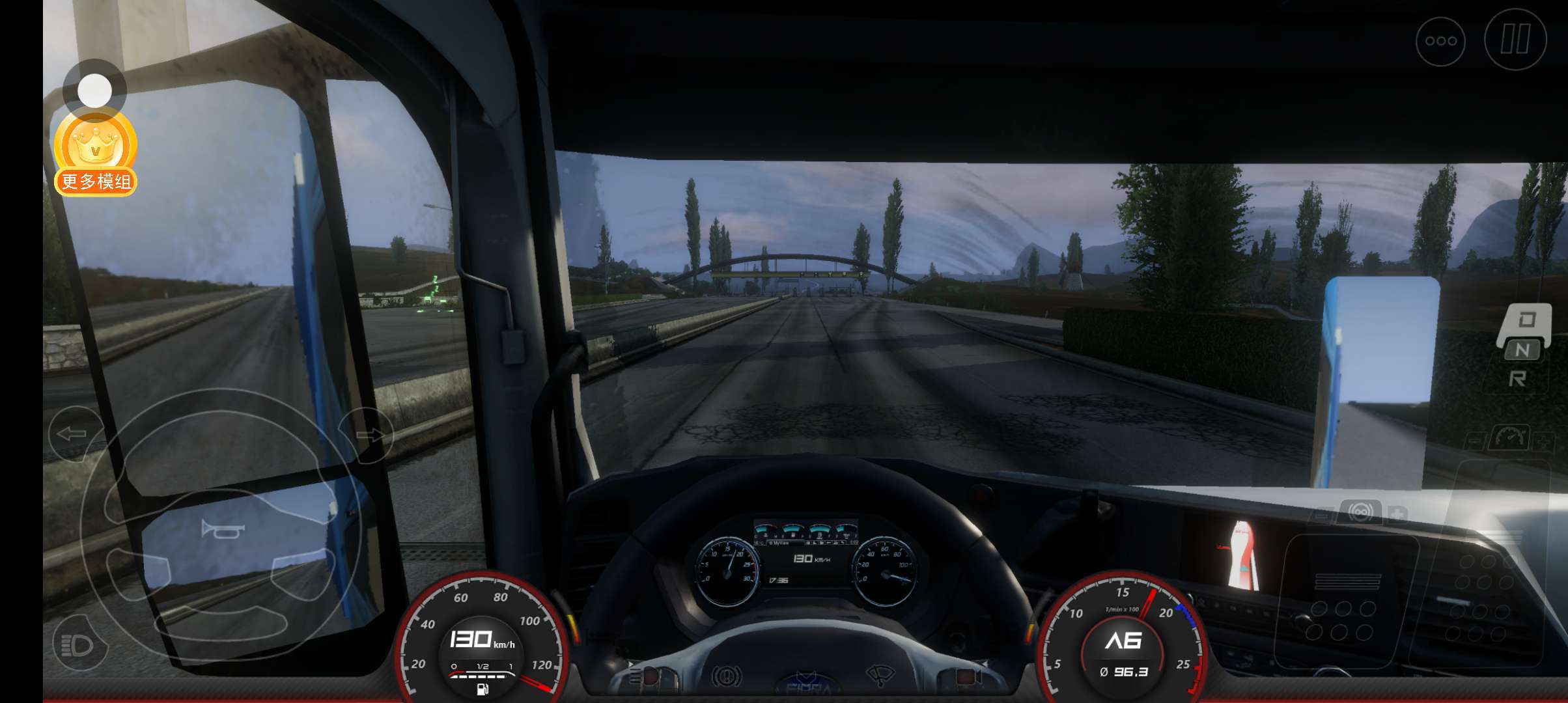Viewport: 1568px width, 703px height.
Task: Increase cruise control speed with plus
Action: tap(1543, 442)
